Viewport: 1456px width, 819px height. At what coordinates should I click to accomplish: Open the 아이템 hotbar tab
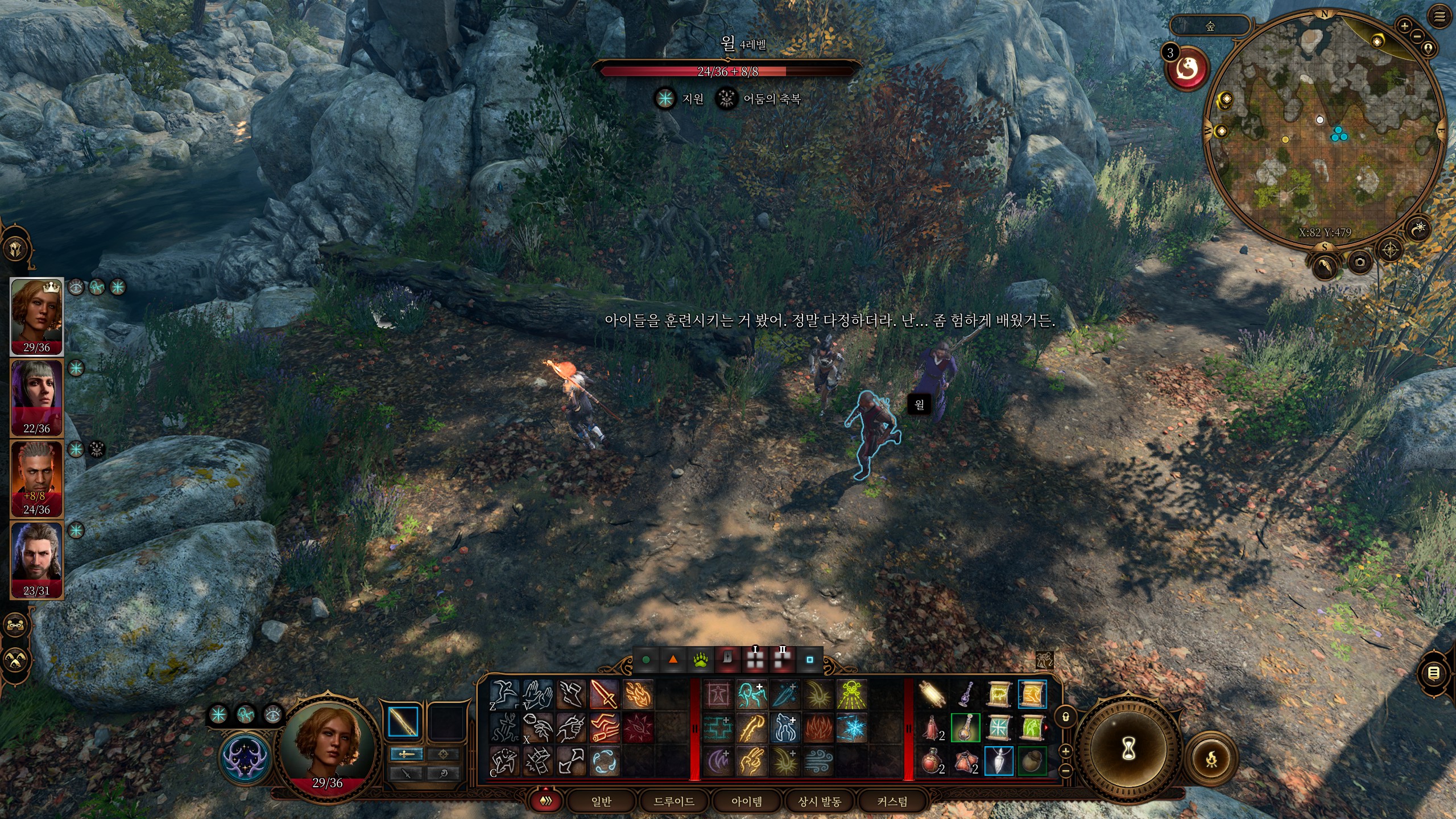pos(747,801)
